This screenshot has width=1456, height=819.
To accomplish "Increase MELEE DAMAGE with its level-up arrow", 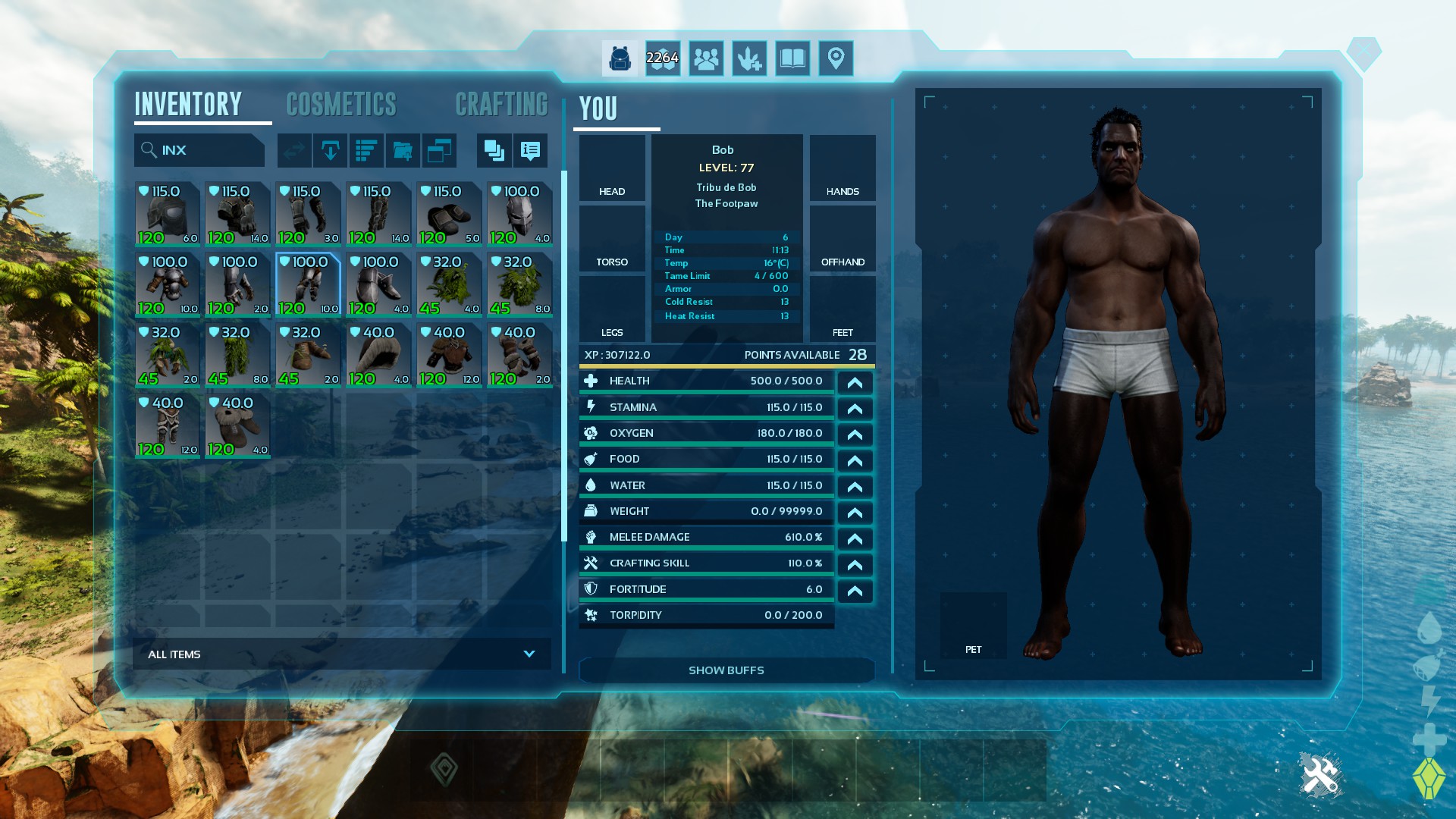I will [855, 538].
